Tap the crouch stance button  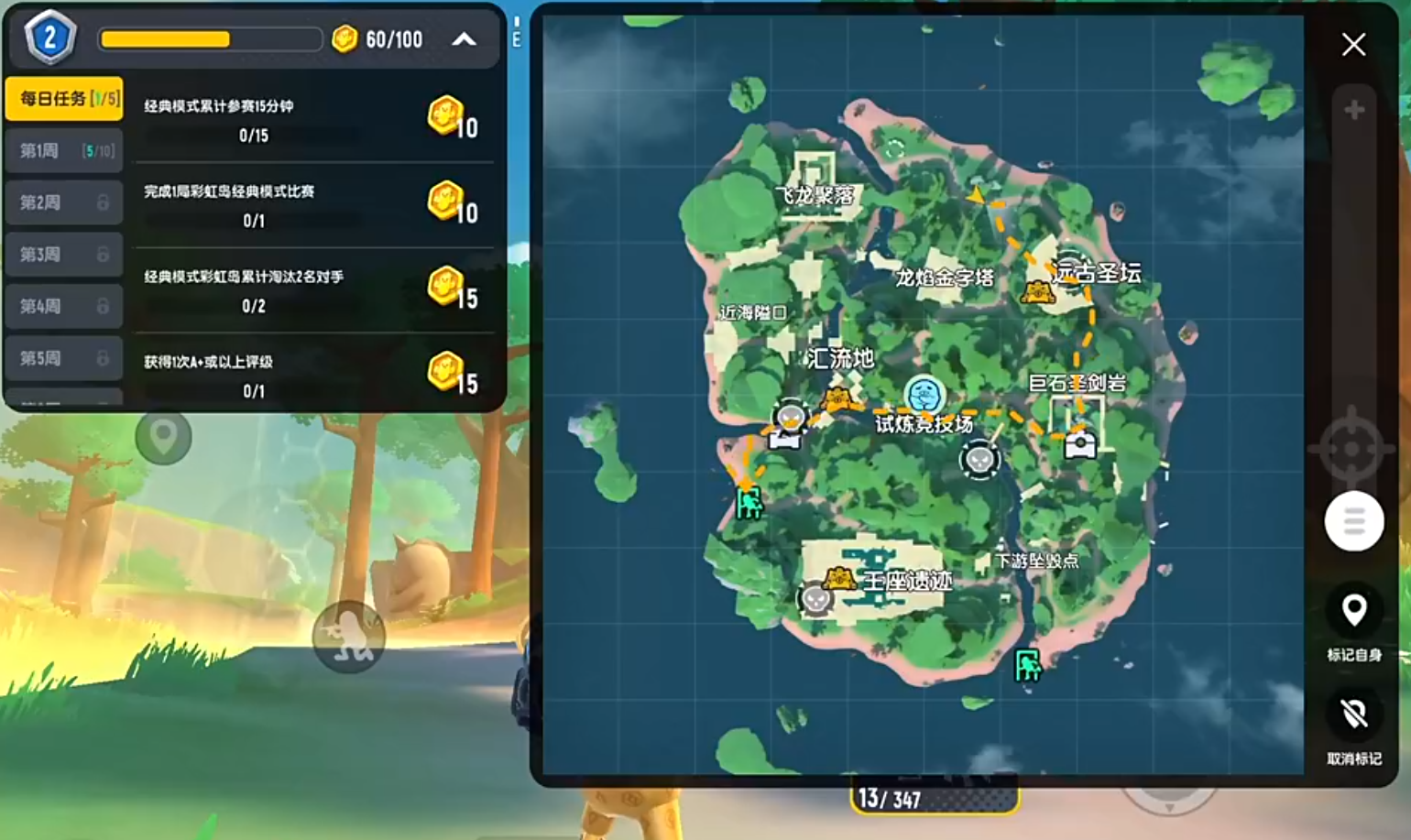coord(348,636)
